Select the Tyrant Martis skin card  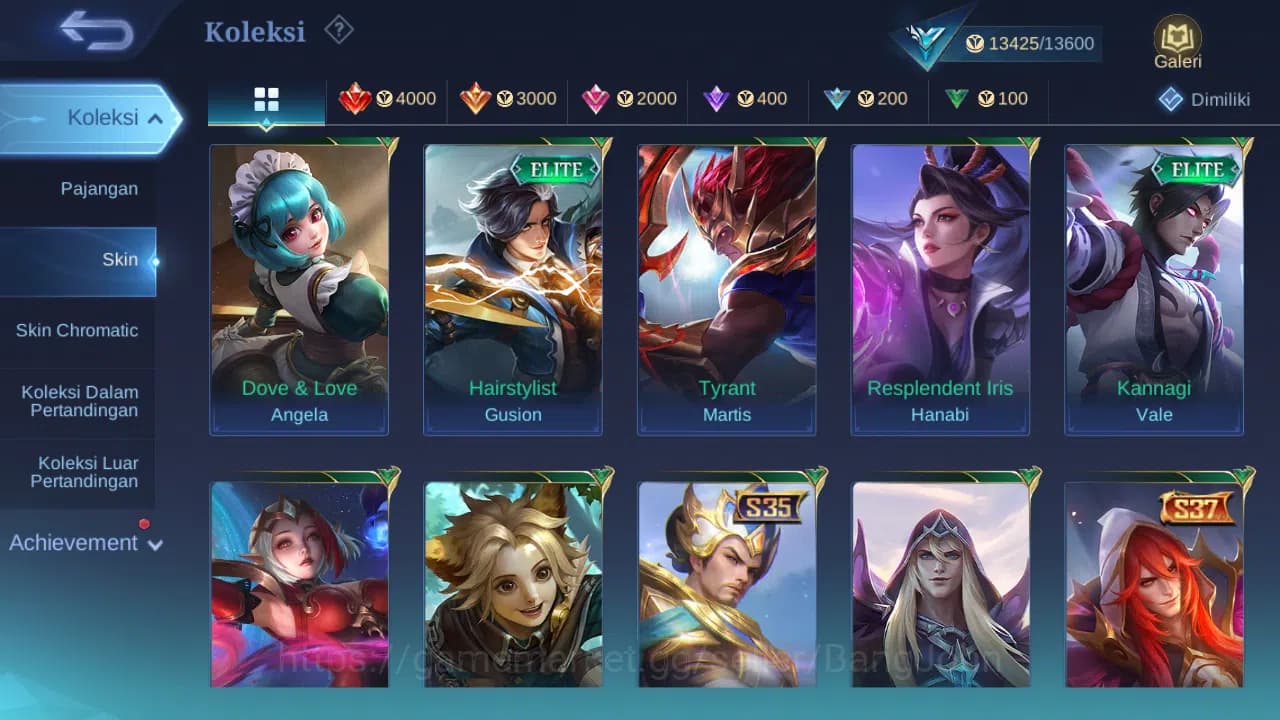(x=727, y=290)
